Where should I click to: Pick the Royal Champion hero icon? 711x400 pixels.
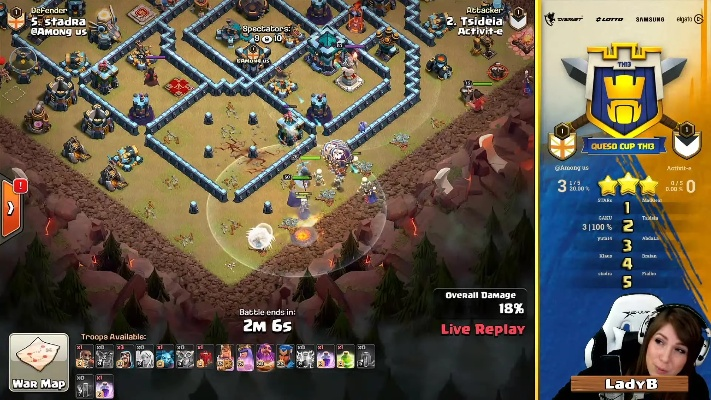286,356
